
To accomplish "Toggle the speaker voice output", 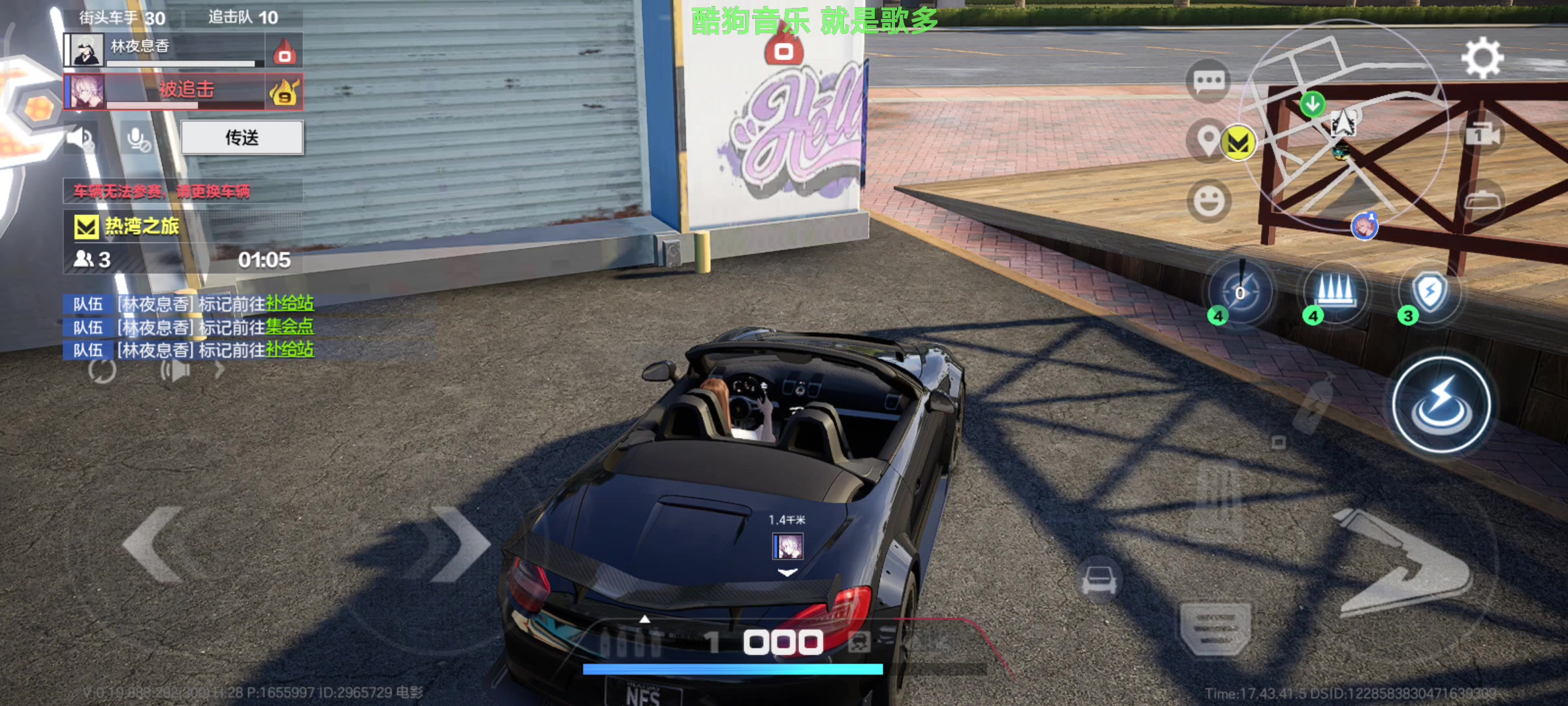I will 82,139.
